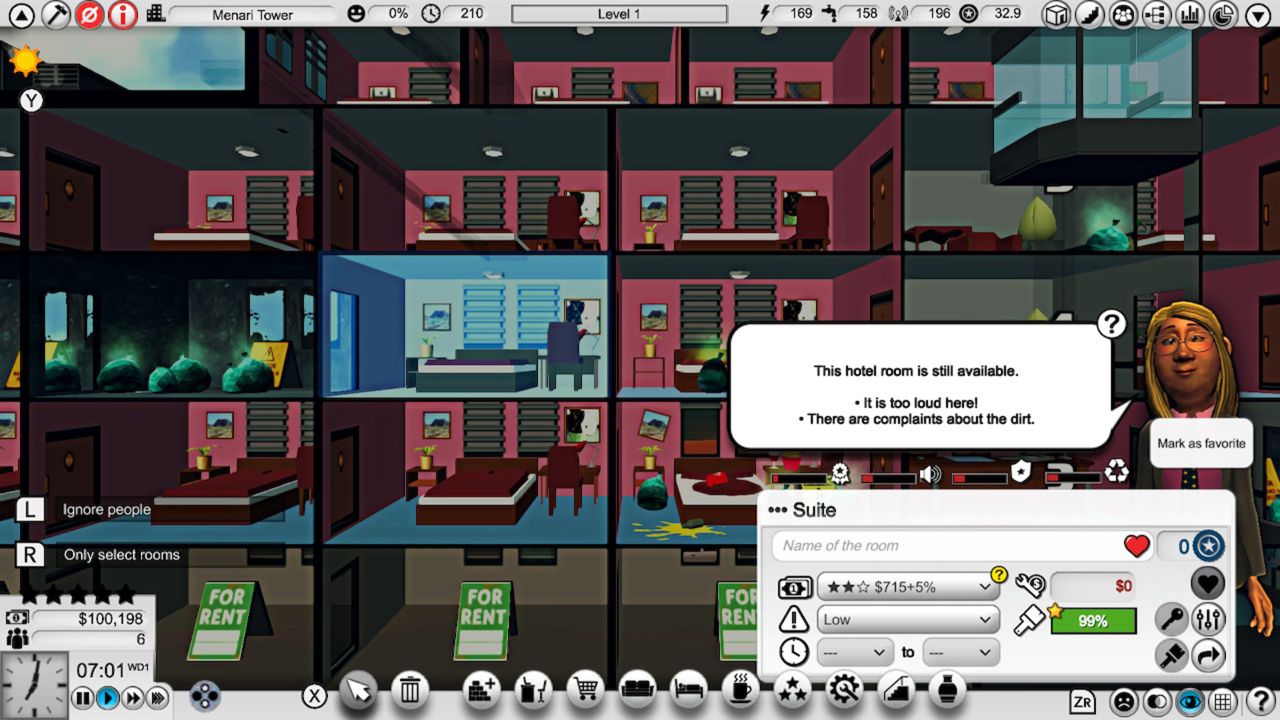Open the gear services menu
This screenshot has height=720, width=1280.
point(845,690)
